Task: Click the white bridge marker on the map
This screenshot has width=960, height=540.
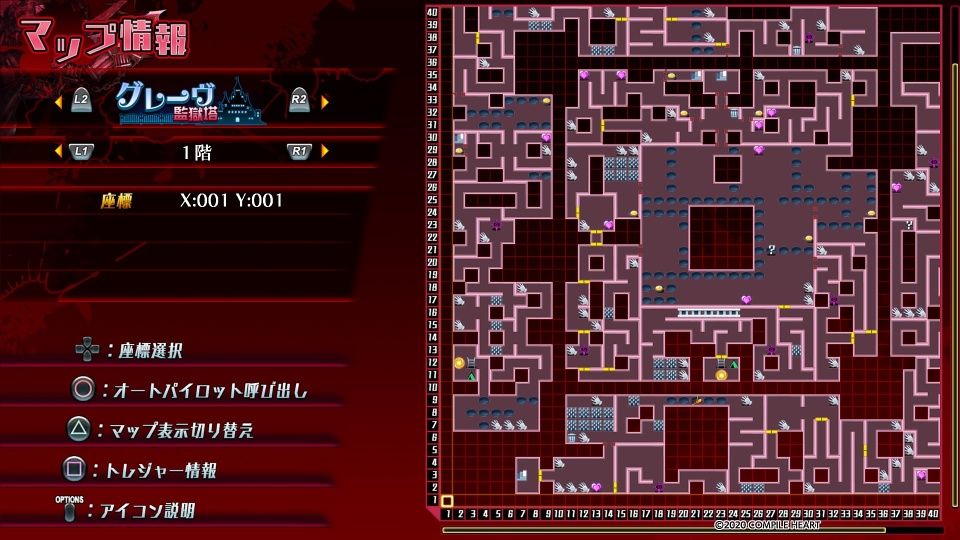Action: (x=709, y=313)
